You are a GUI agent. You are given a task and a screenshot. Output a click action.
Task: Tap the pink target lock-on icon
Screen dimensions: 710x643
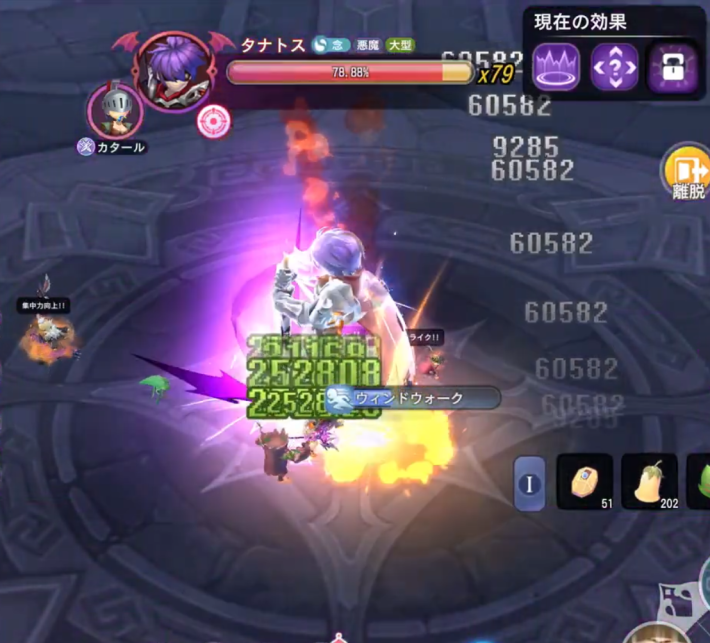tap(212, 121)
